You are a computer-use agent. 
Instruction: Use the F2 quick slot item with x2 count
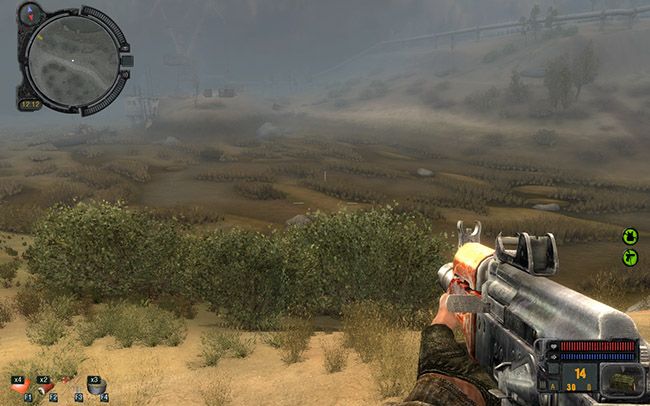tap(45, 386)
